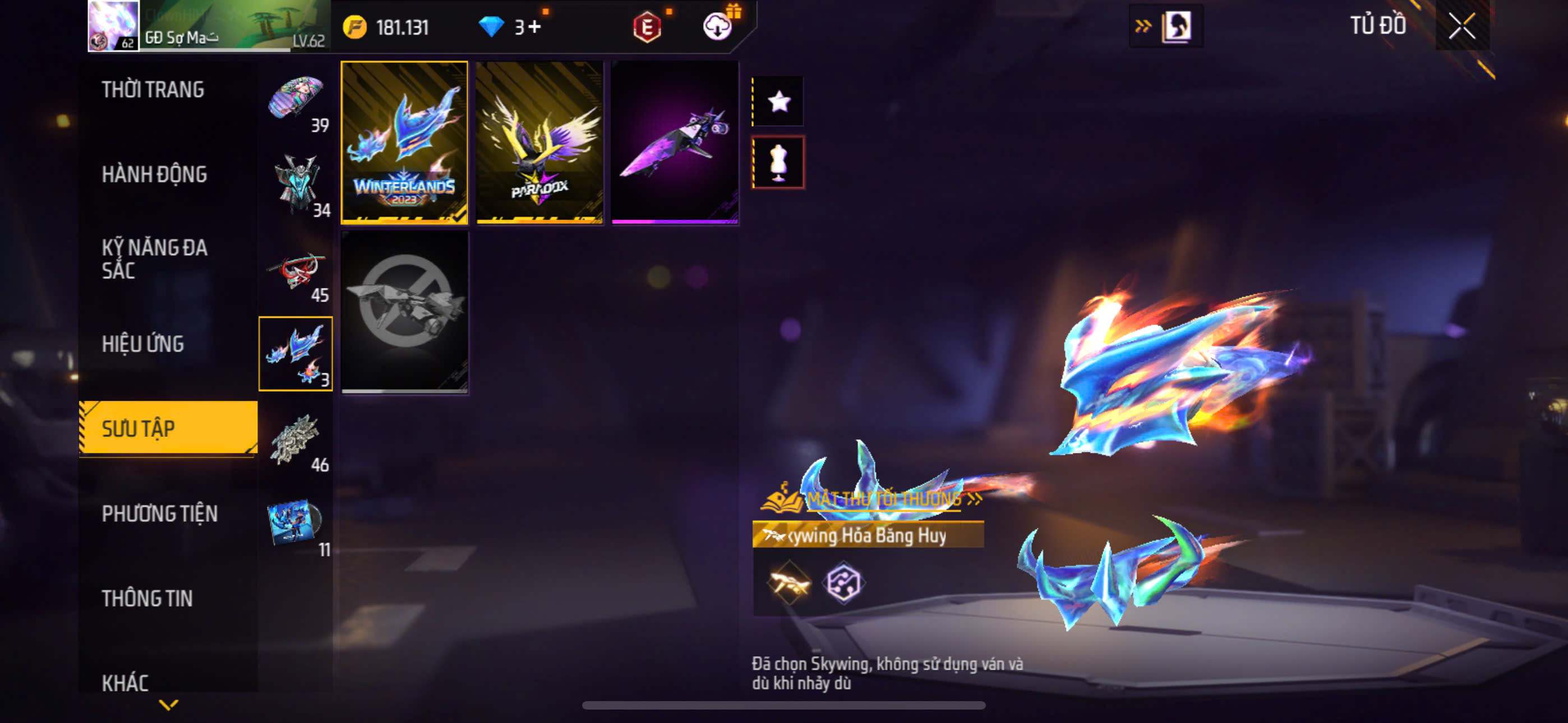Show the favorites star filter
This screenshot has height=723, width=1568.
778,101
